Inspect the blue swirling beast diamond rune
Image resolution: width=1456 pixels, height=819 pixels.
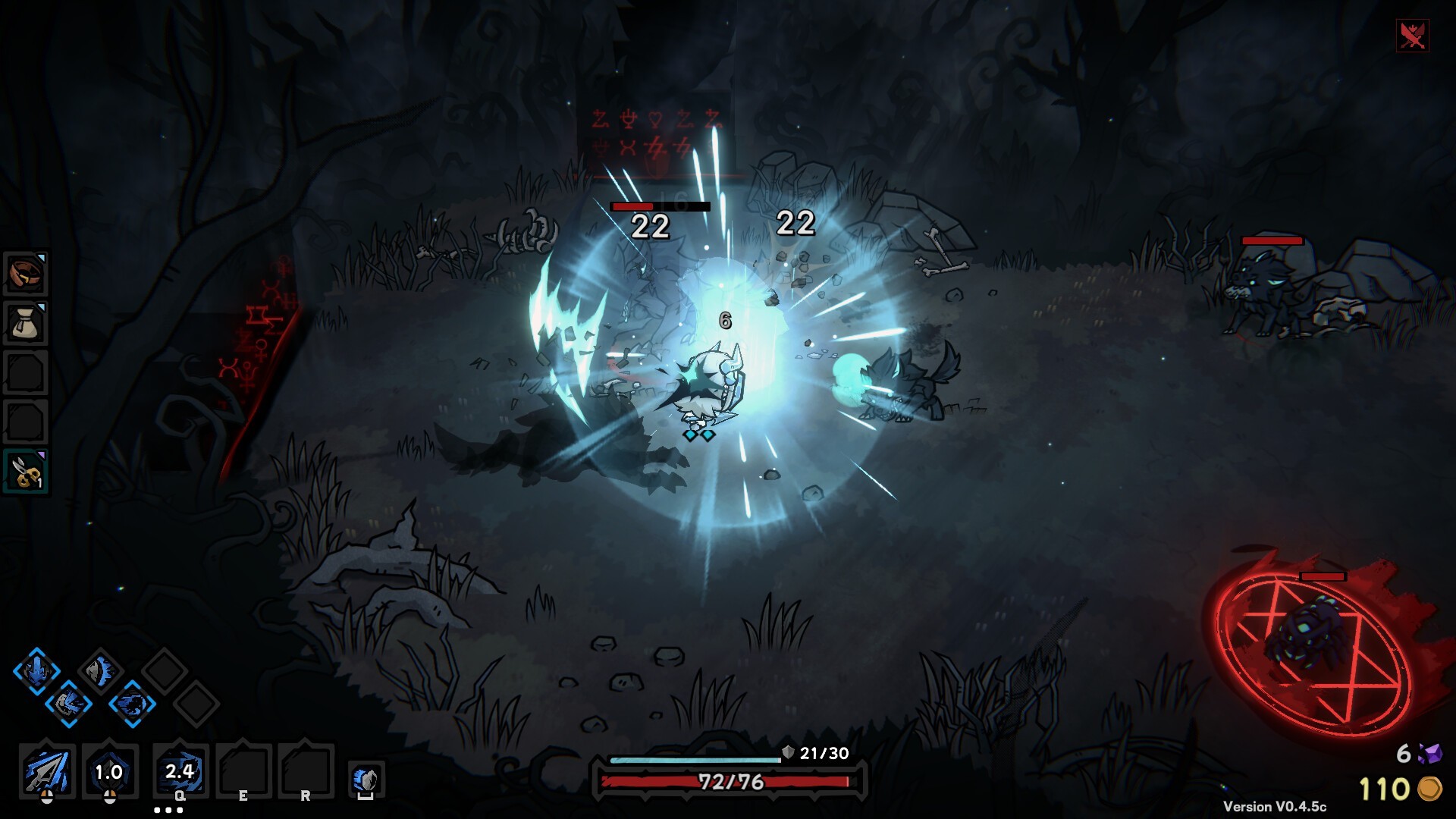pyautogui.click(x=132, y=704)
